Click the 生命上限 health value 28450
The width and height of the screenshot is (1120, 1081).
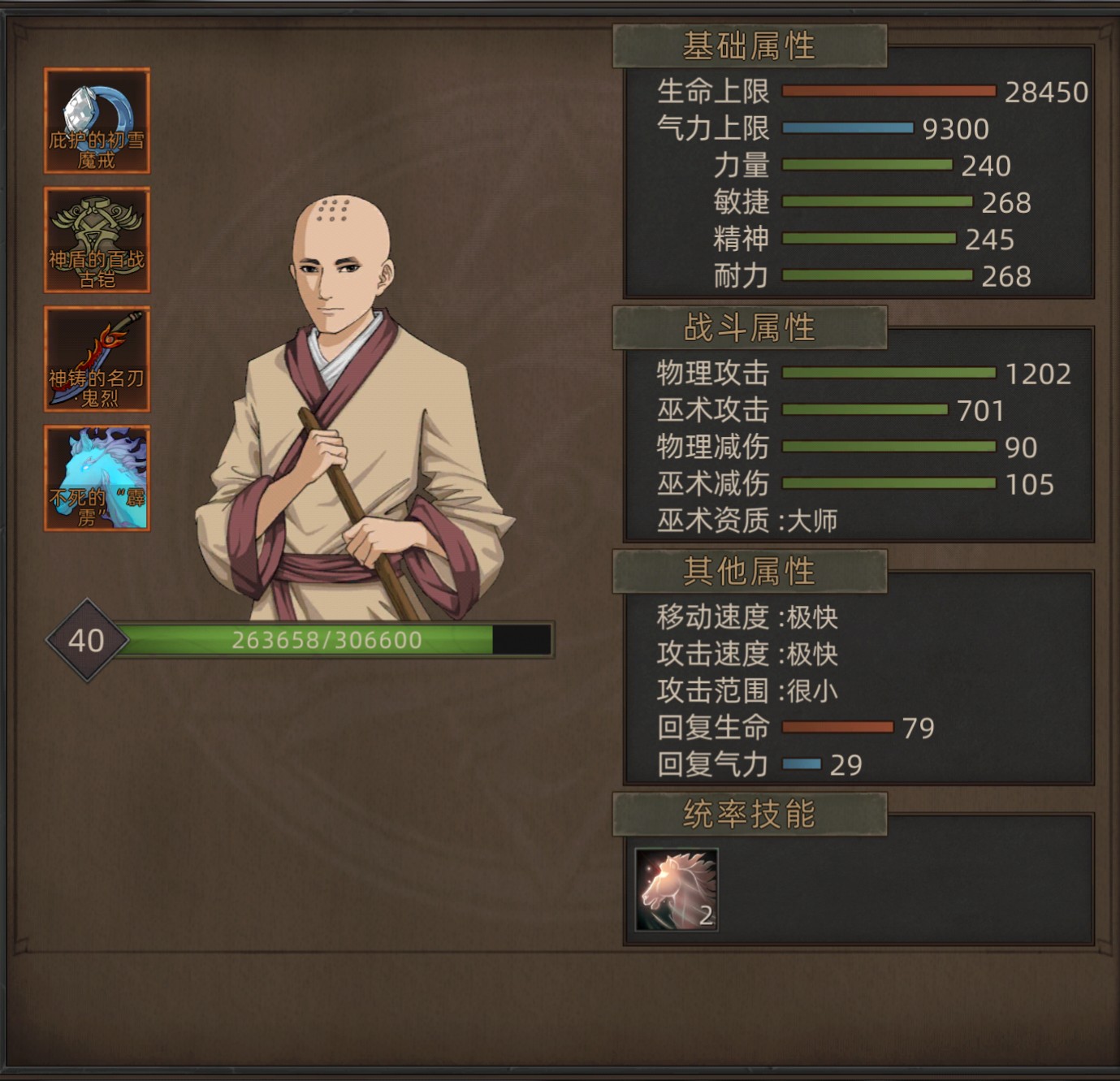1046,92
